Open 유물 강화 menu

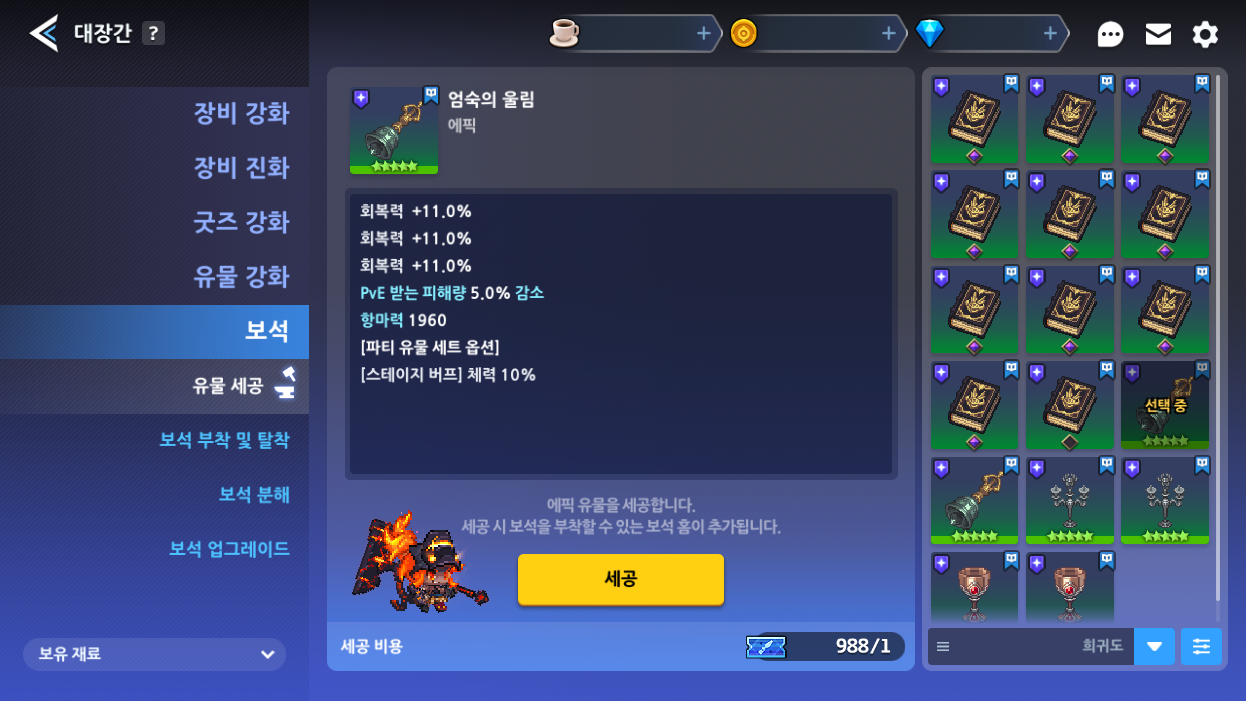pyautogui.click(x=240, y=276)
